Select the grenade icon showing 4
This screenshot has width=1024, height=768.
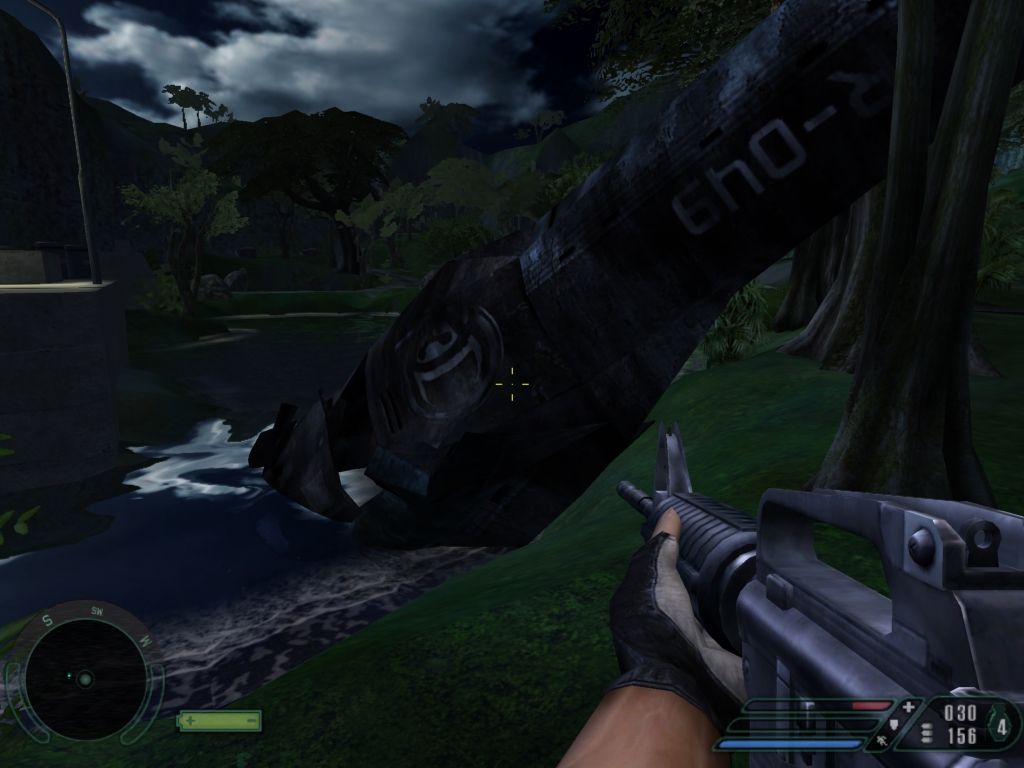pos(1001,727)
